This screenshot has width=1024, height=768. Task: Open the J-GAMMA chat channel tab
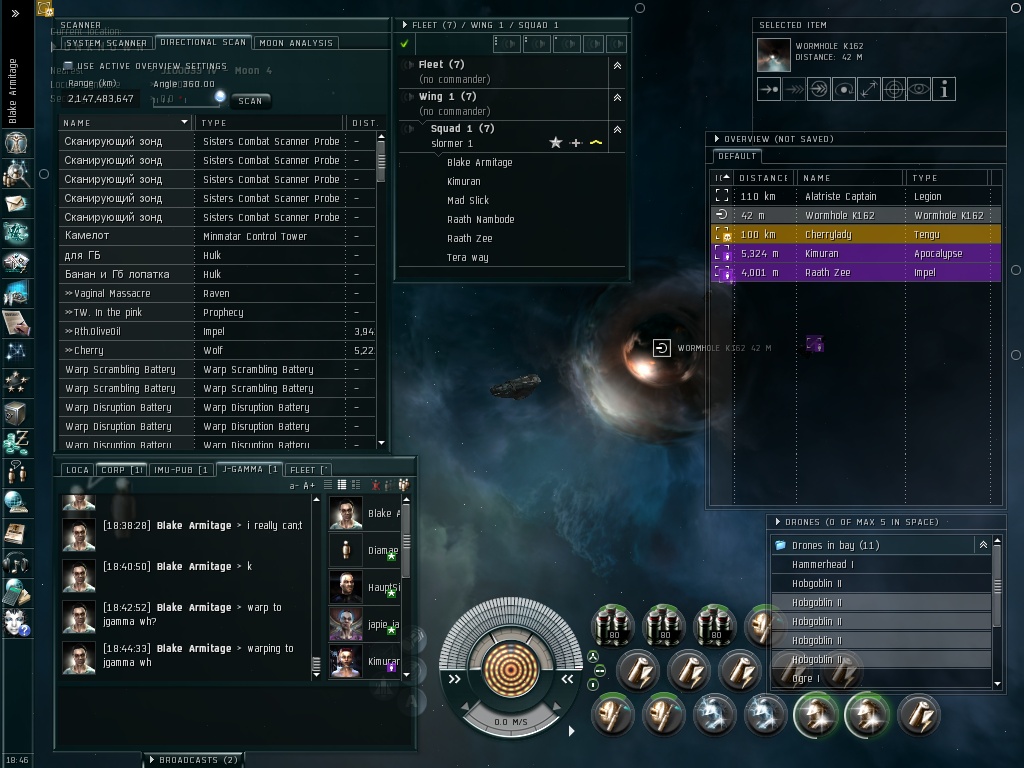point(248,469)
